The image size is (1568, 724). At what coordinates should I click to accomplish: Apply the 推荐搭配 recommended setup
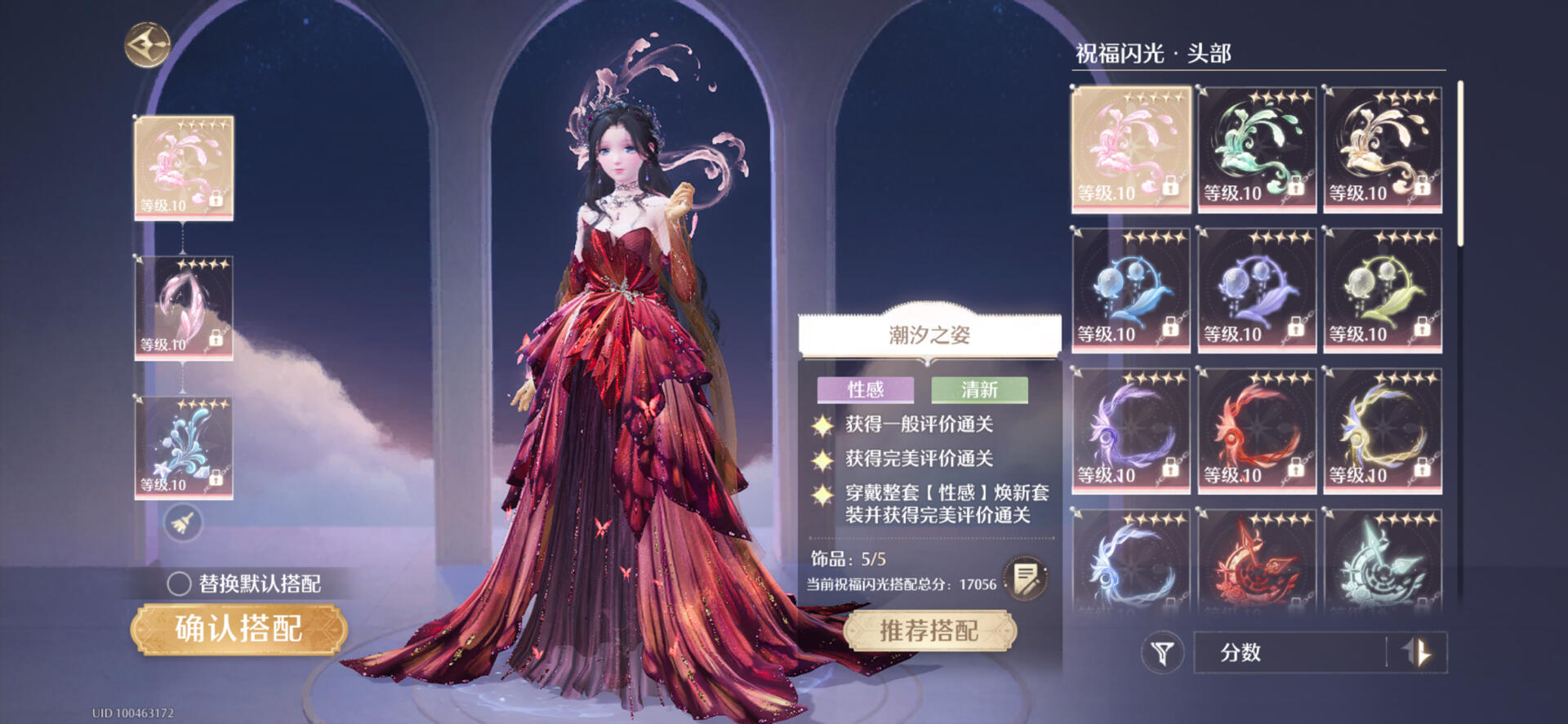929,630
